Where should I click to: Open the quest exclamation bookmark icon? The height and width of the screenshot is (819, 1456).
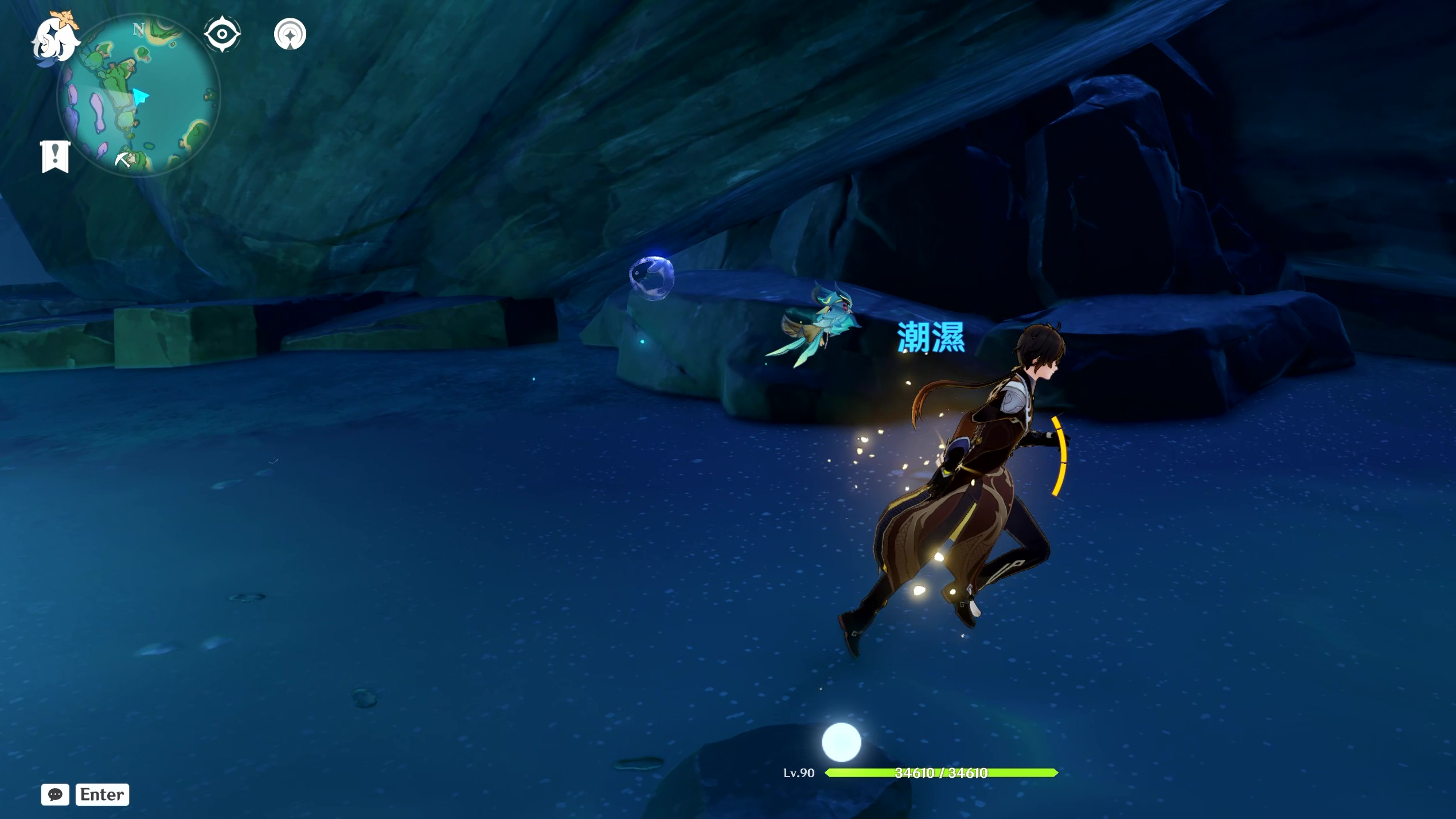(55, 156)
